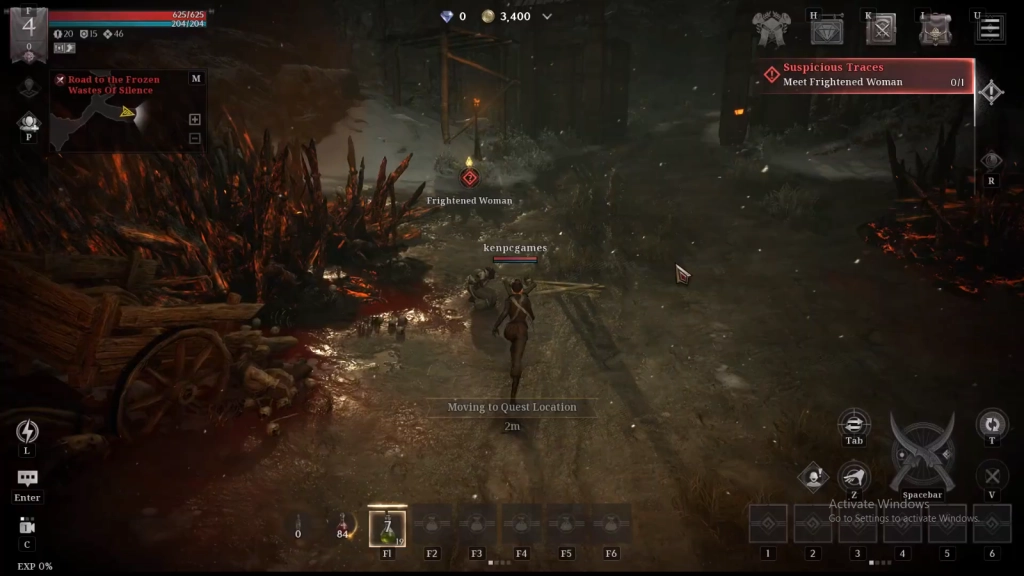Open the chat speech bubble

pyautogui.click(x=27, y=479)
